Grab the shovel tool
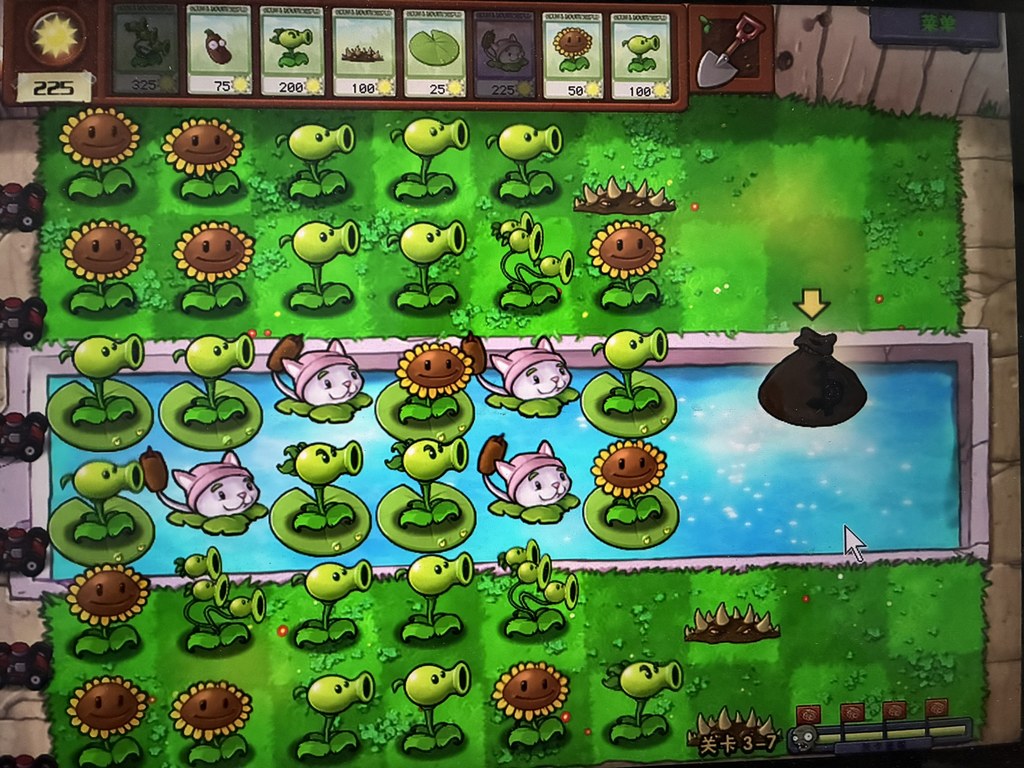Image resolution: width=1024 pixels, height=768 pixels. 728,52
